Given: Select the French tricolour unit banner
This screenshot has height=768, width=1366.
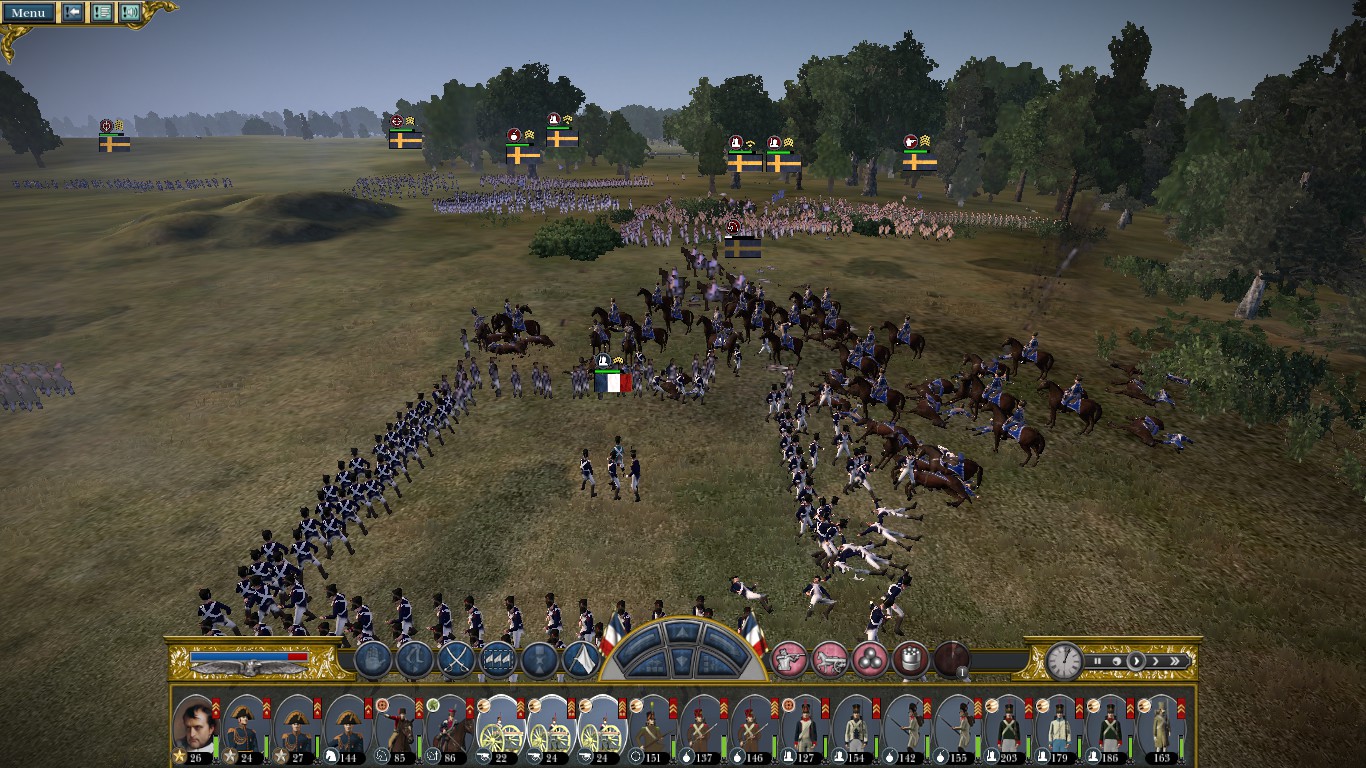Looking at the screenshot, I should click(x=613, y=381).
